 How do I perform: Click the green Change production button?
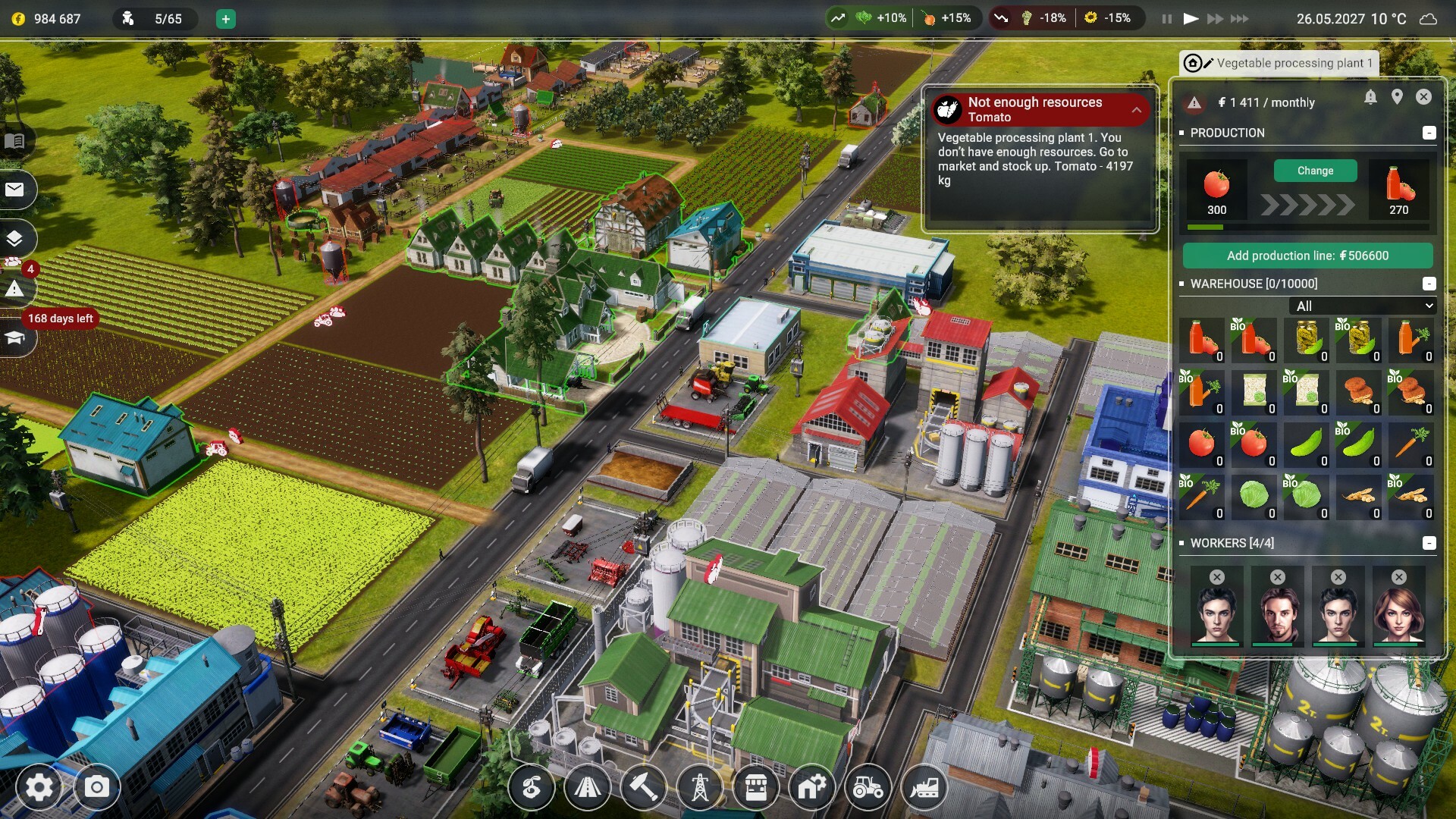pyautogui.click(x=1314, y=171)
